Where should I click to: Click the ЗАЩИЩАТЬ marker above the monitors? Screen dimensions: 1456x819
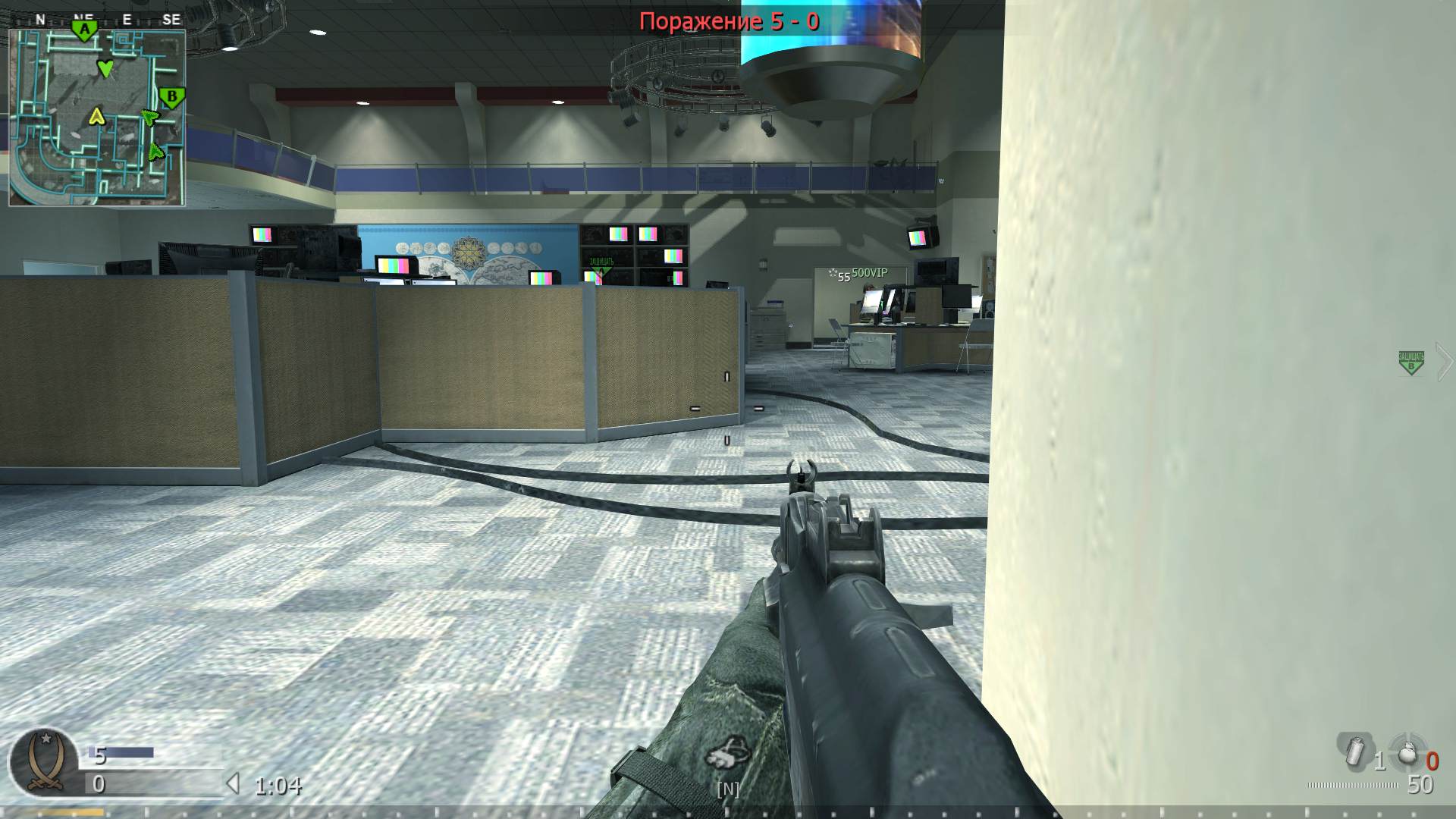pos(599,265)
